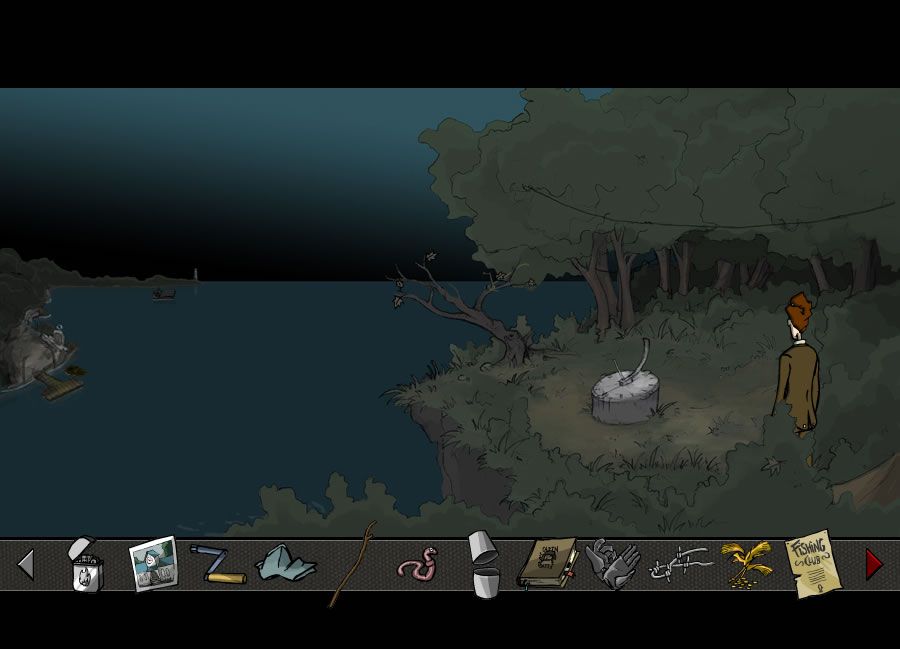
Task: Select the barbed wire piece
Action: [680, 567]
